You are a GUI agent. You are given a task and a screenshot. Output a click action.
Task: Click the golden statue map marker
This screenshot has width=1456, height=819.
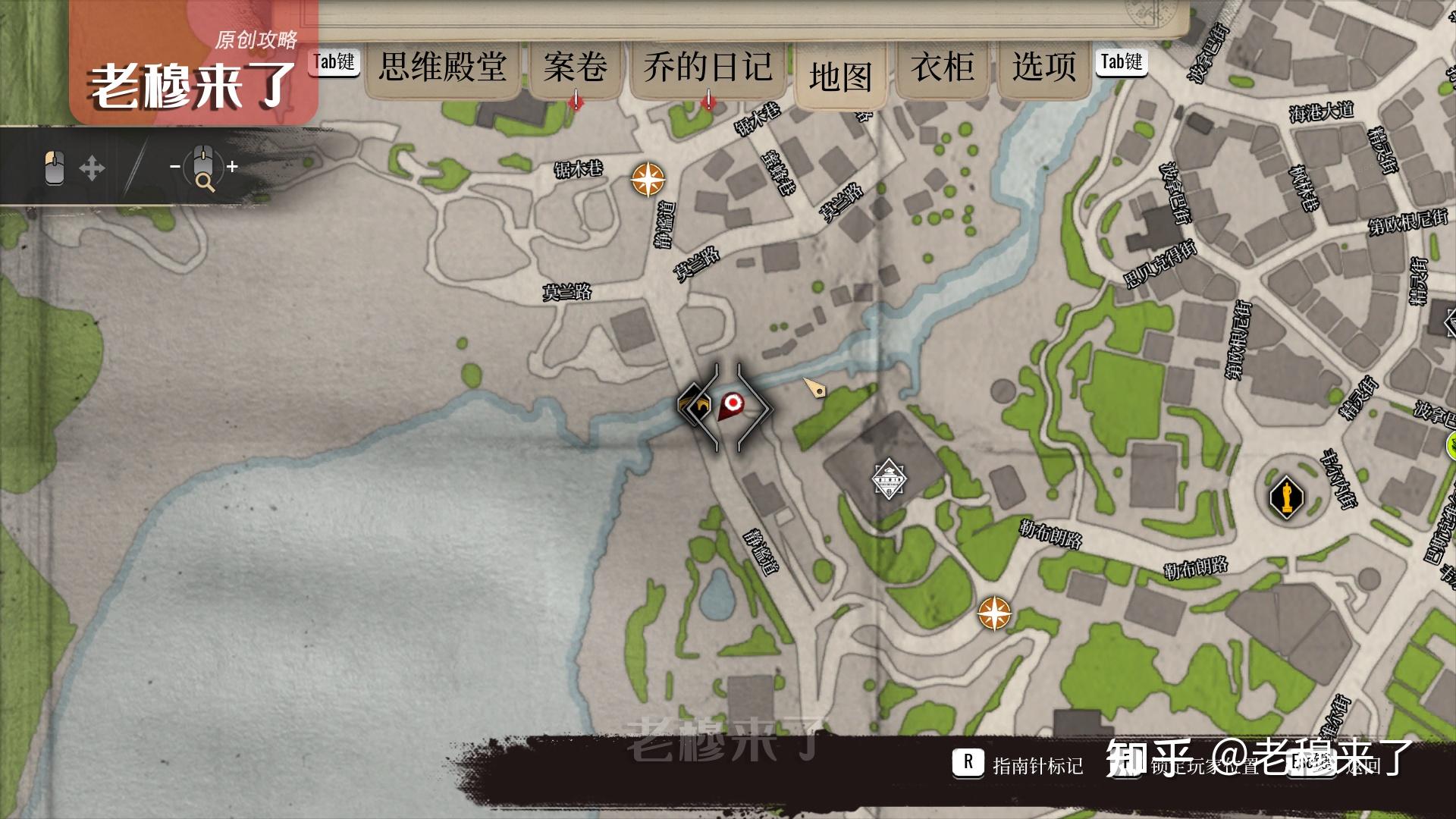[x=1286, y=497]
